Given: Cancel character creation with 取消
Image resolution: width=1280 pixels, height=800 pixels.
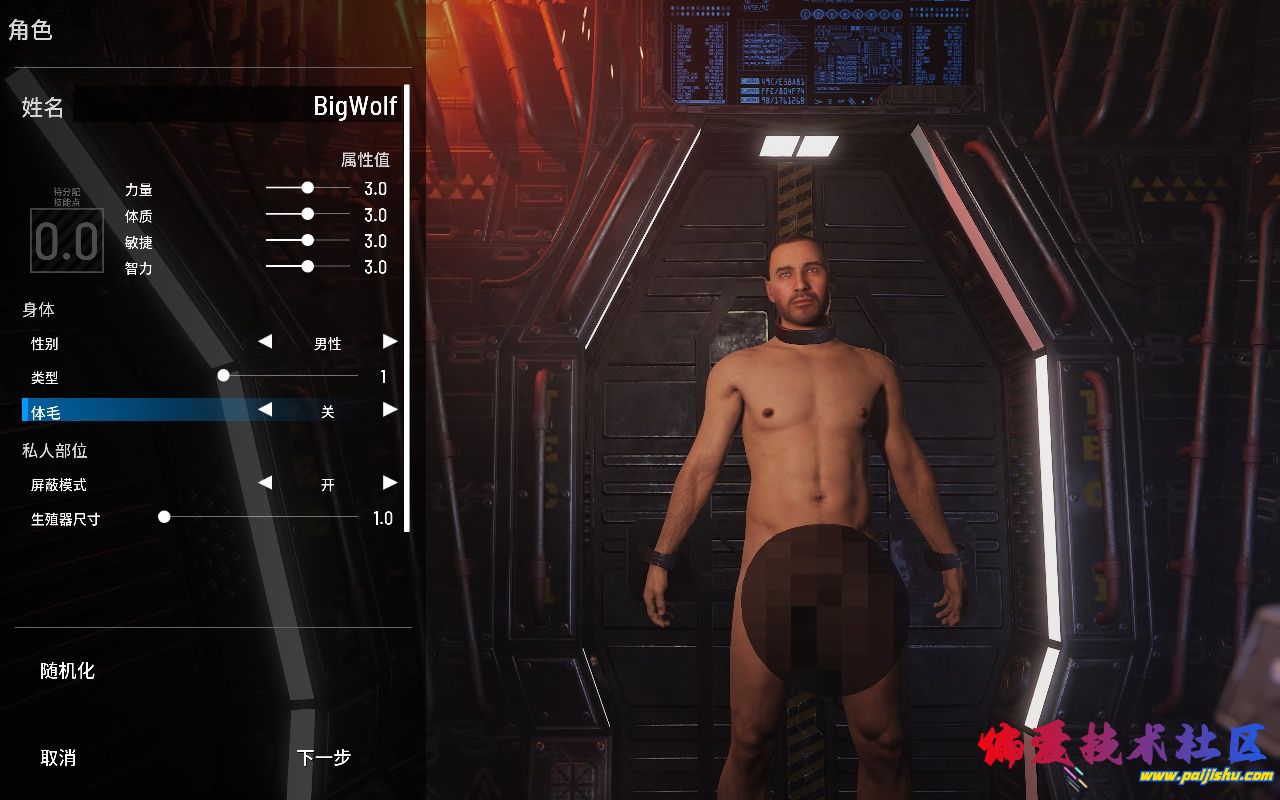Looking at the screenshot, I should pos(58,758).
